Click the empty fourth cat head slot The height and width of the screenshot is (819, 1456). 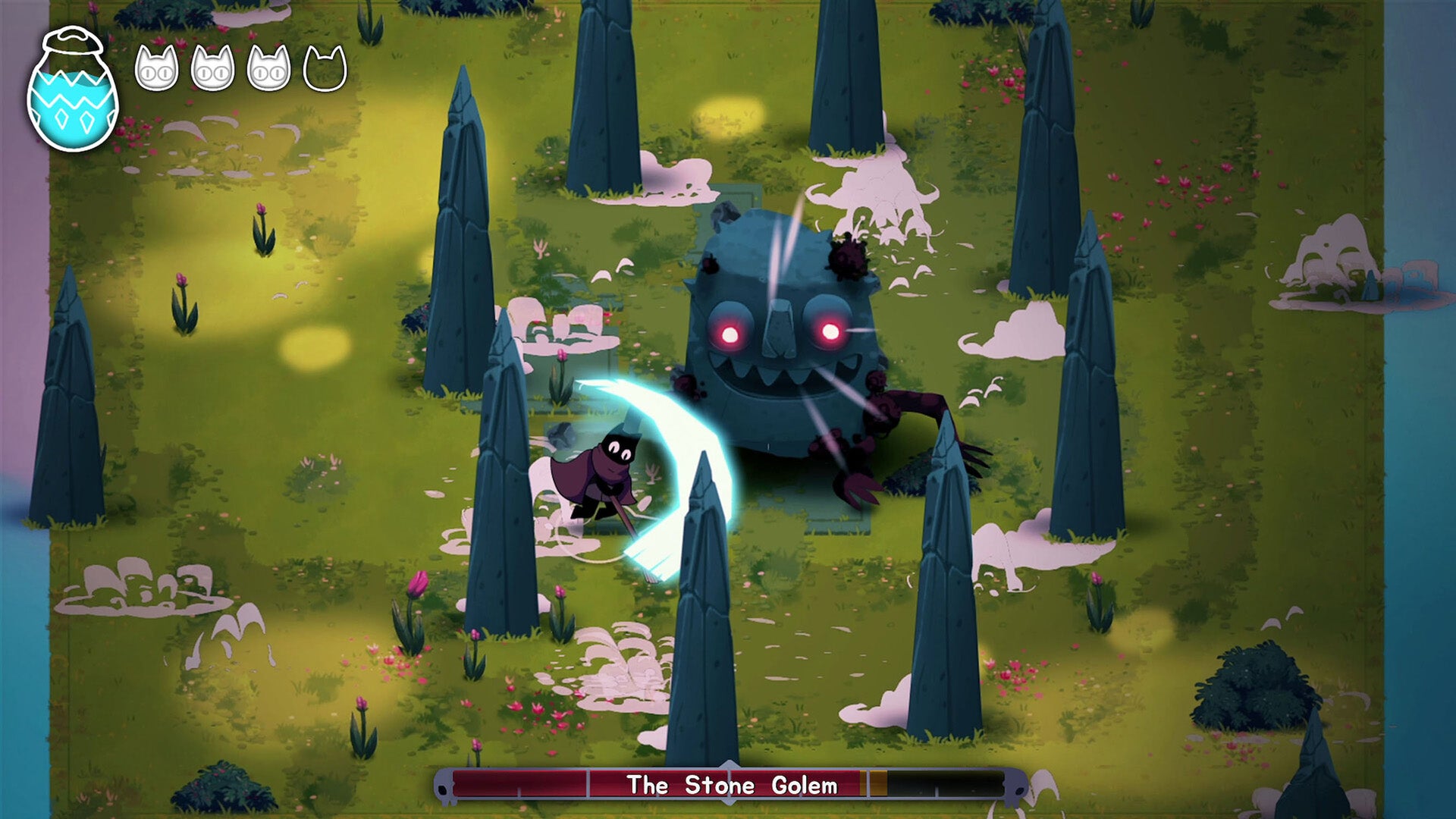pos(325,68)
